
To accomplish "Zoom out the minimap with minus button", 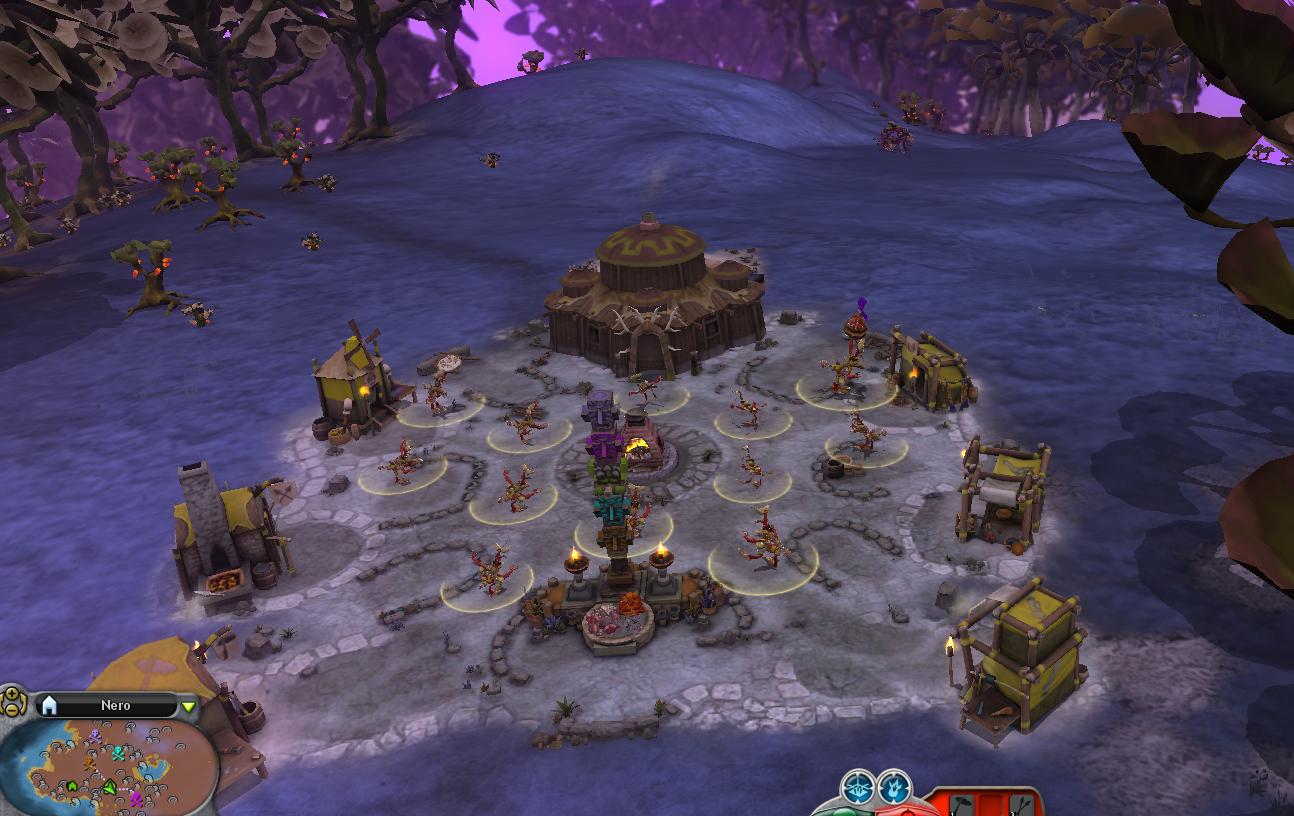I will click(12, 709).
